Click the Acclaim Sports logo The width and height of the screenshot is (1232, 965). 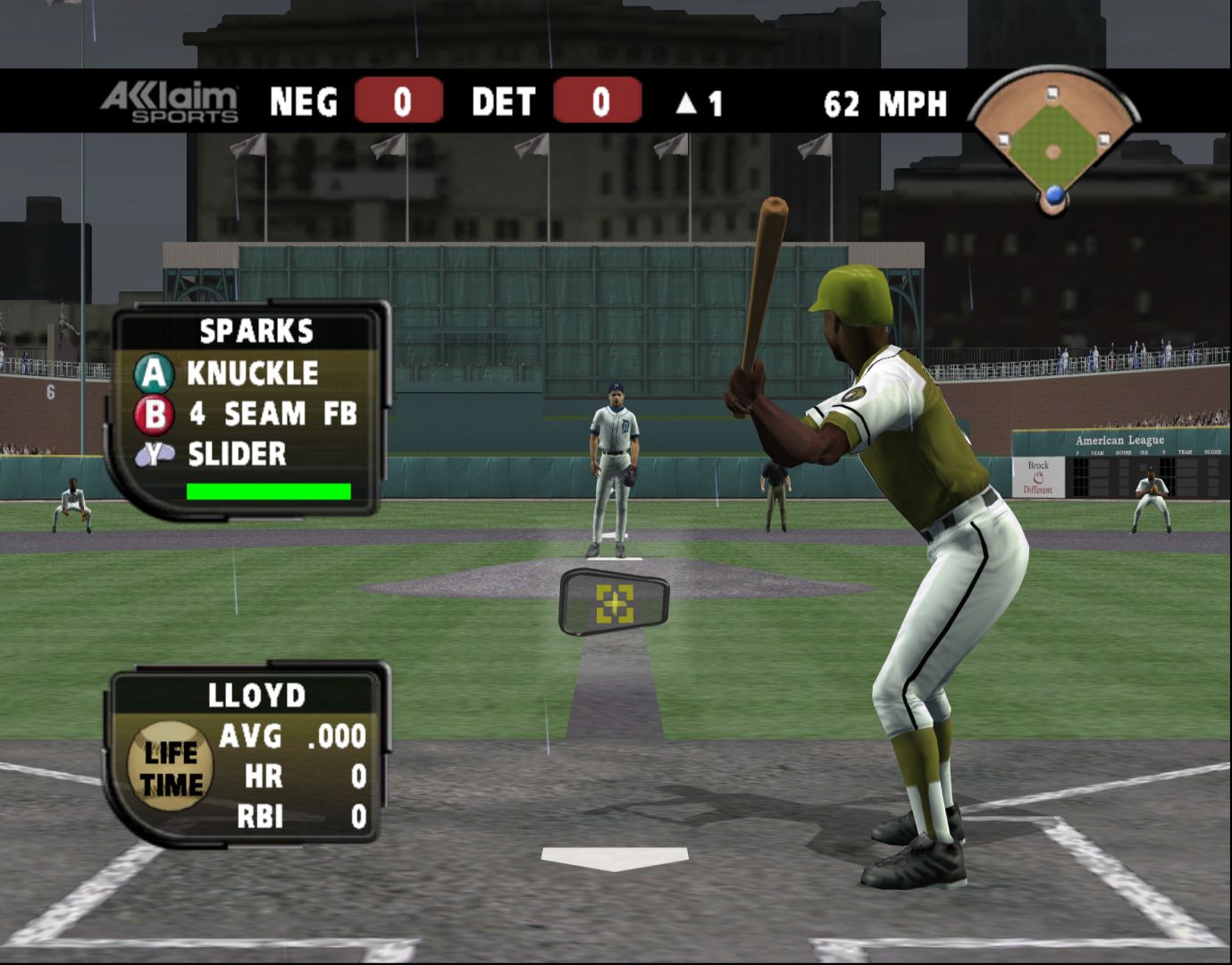tap(170, 102)
